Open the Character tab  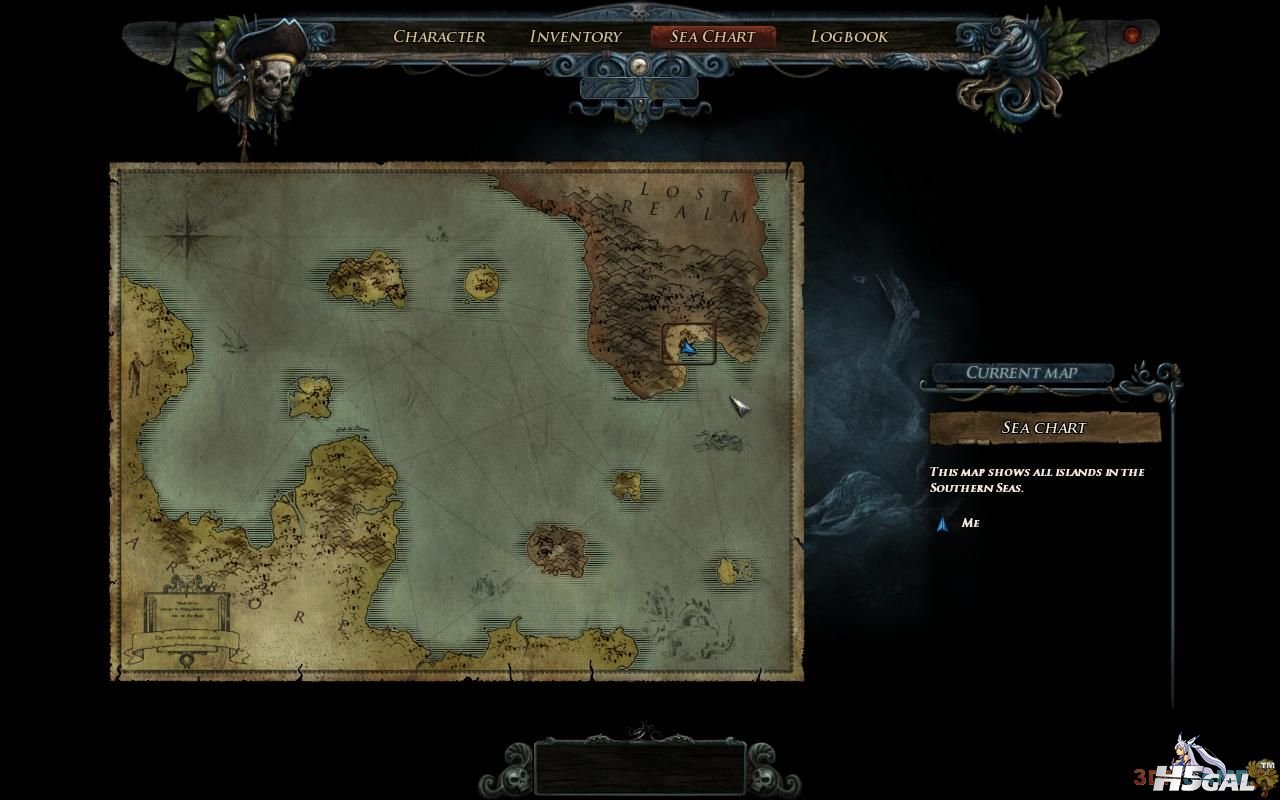coord(439,37)
